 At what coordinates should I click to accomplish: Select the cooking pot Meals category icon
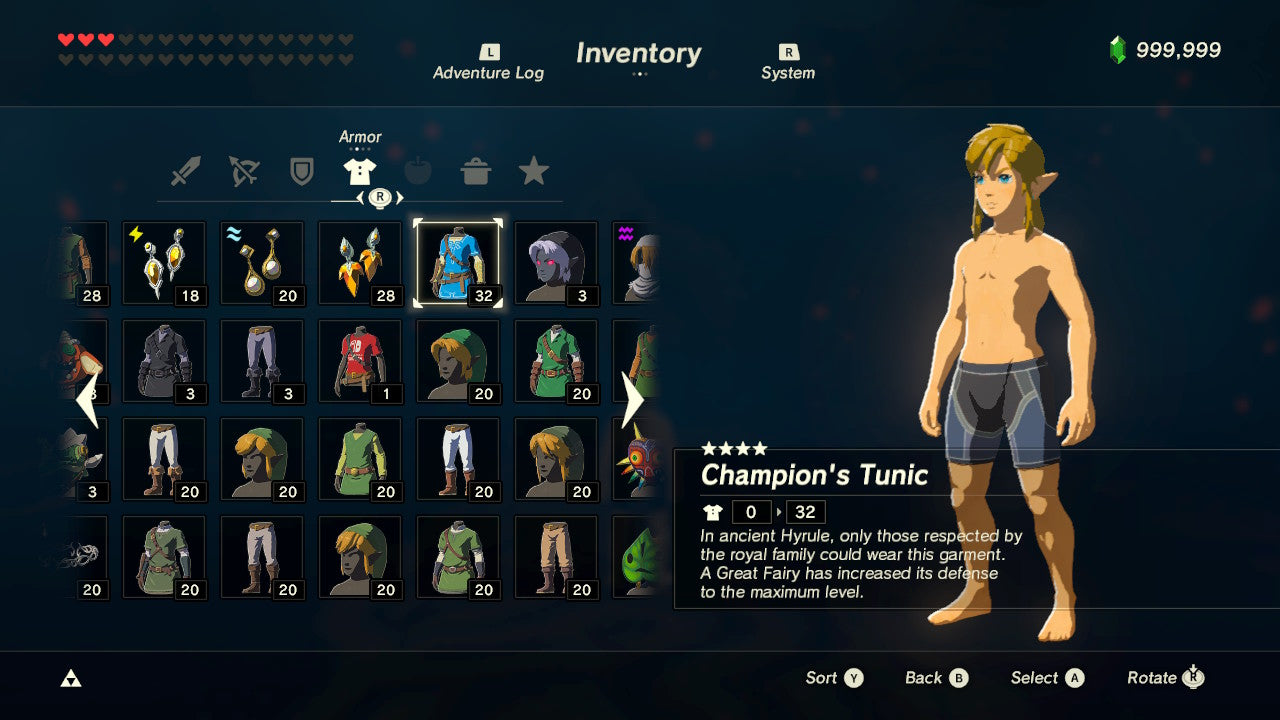(478, 170)
